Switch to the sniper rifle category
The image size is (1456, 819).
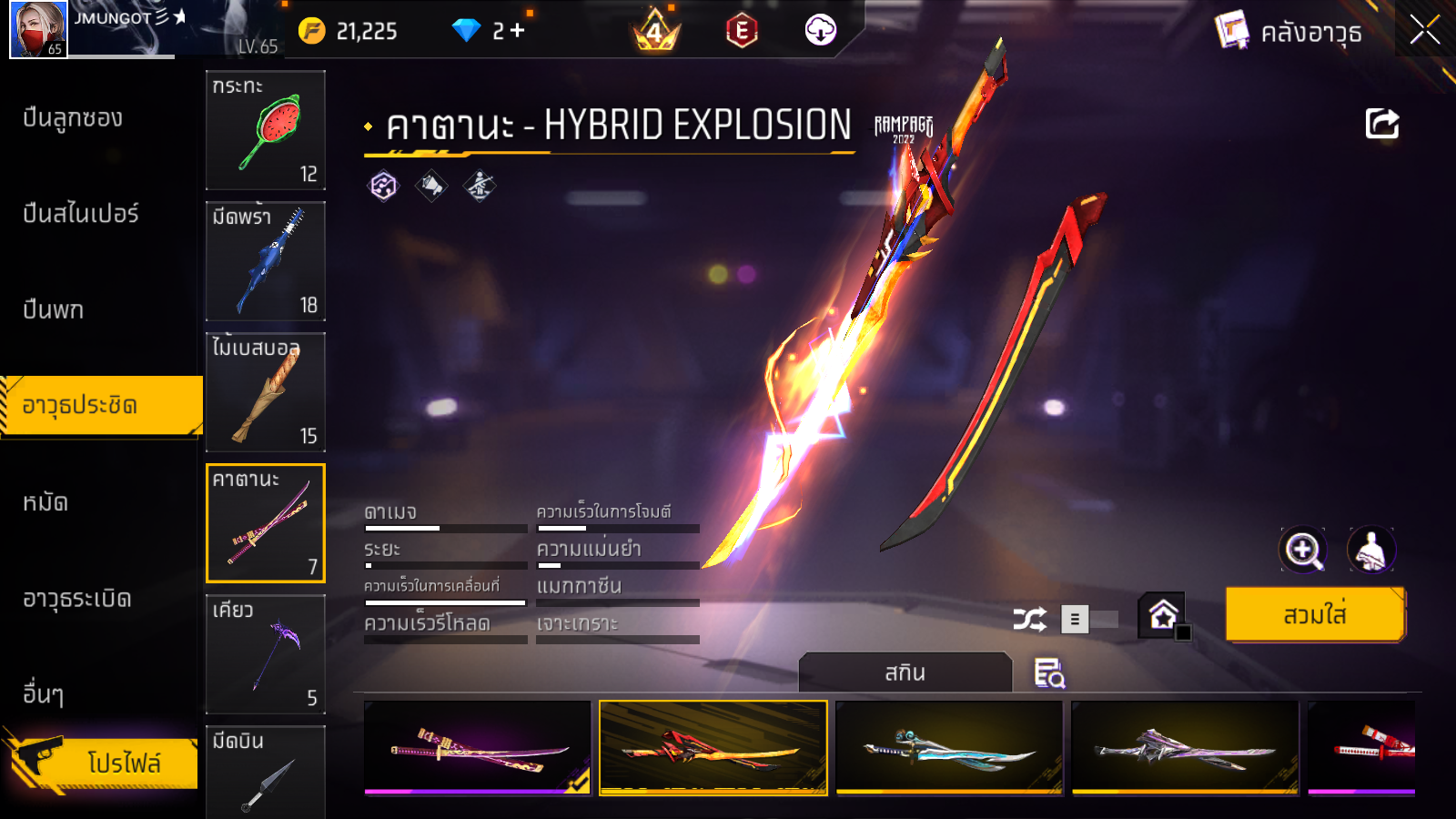pyautogui.click(x=80, y=214)
